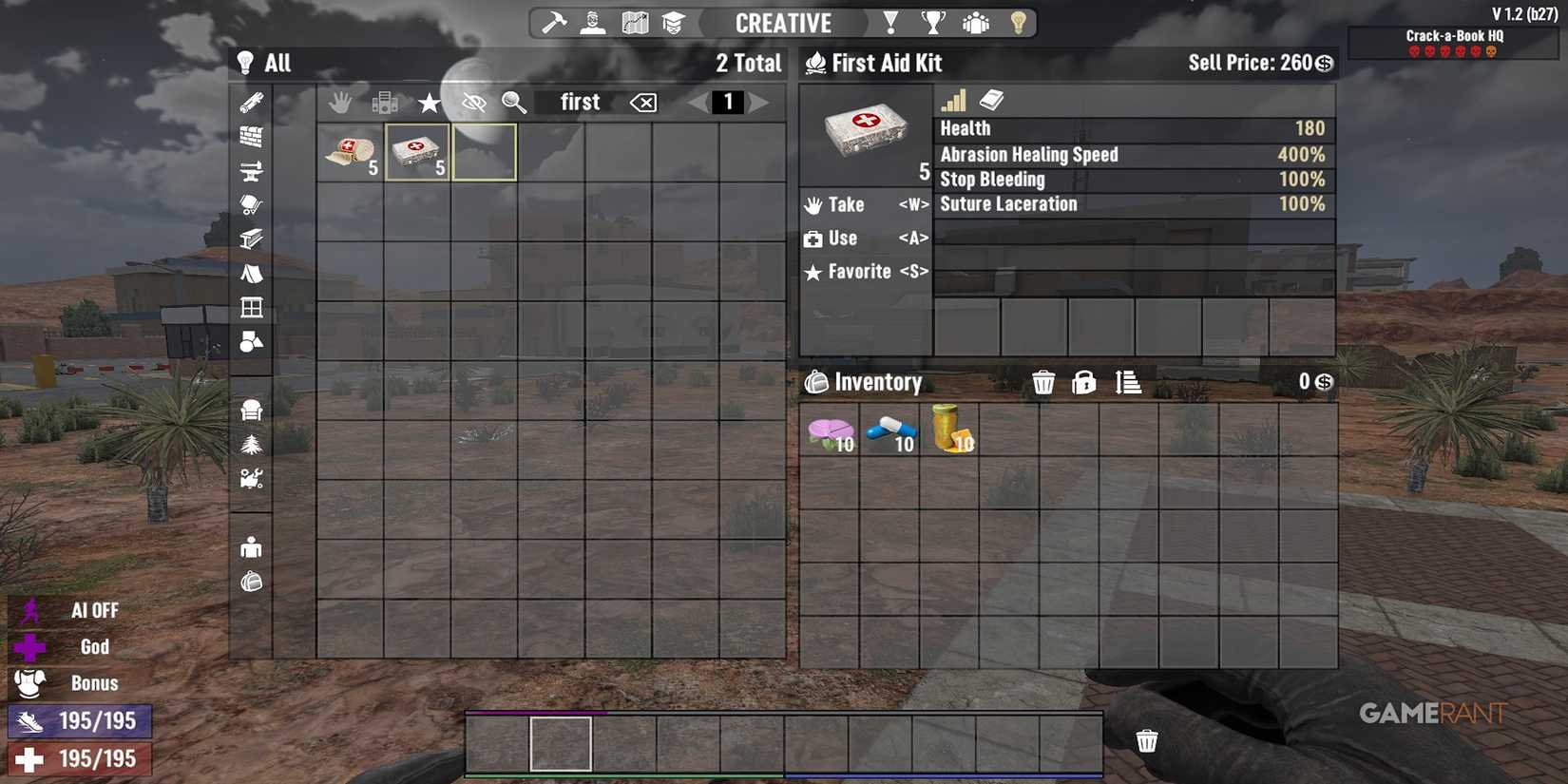Sort the inventory with the sort icon
Viewport: 1568px width, 784px height.
(1127, 382)
